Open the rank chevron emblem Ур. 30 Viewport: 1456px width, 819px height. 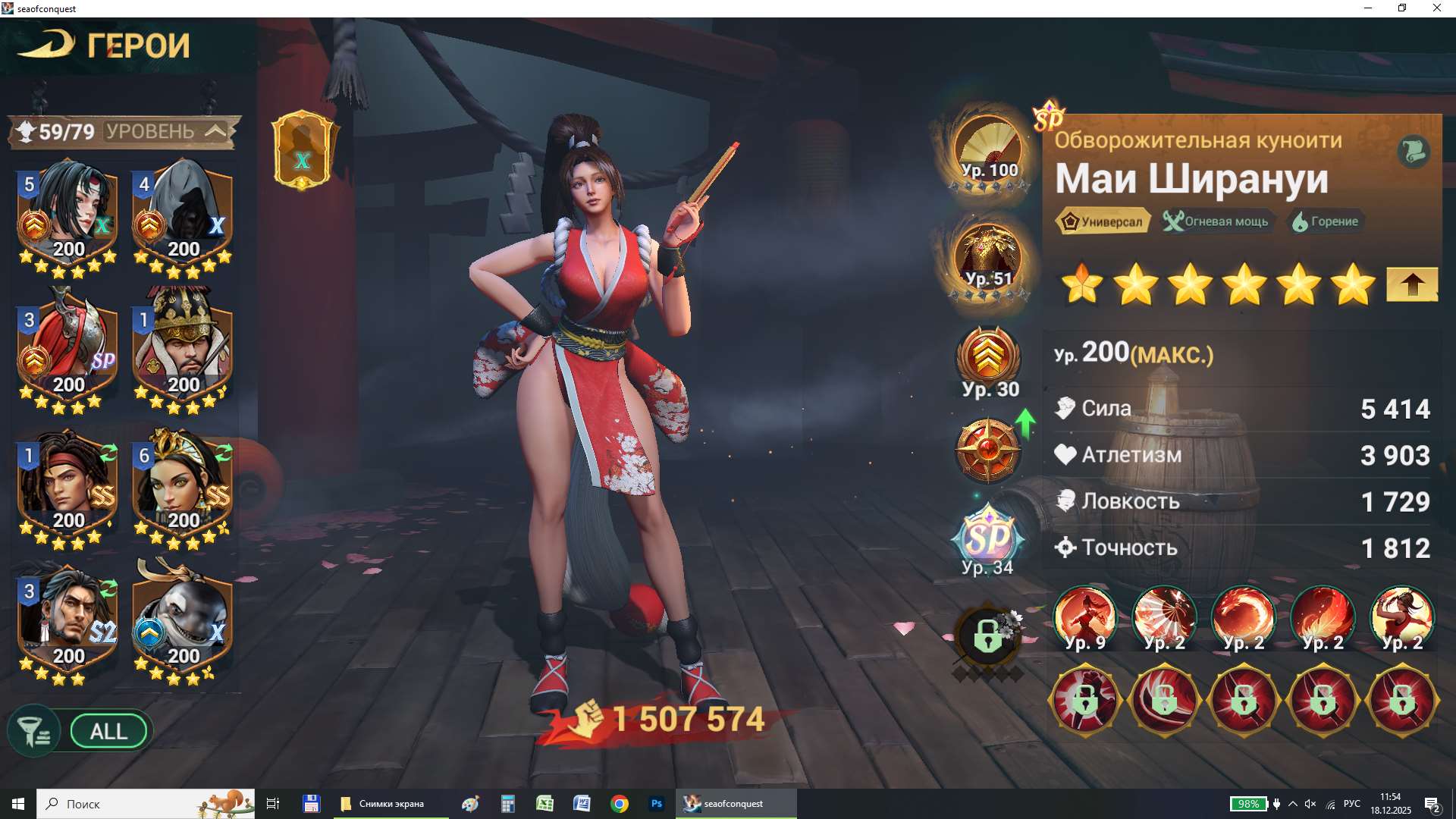tap(988, 358)
